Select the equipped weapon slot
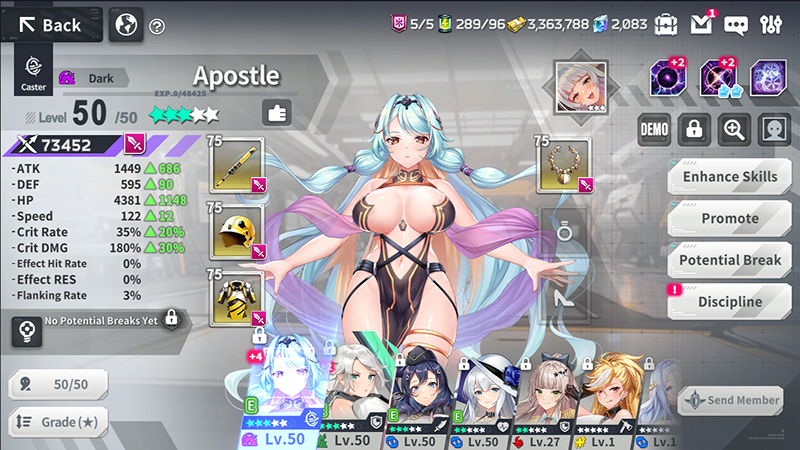 pos(238,165)
